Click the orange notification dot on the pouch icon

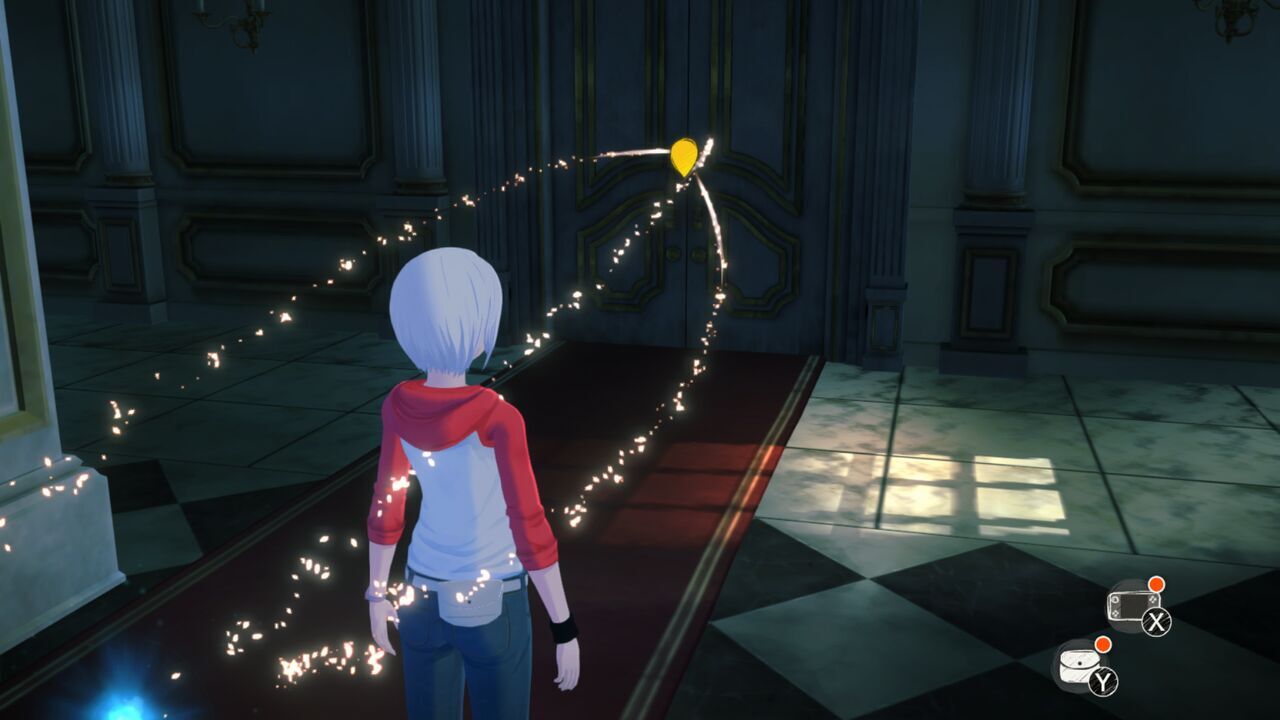pos(1103,645)
